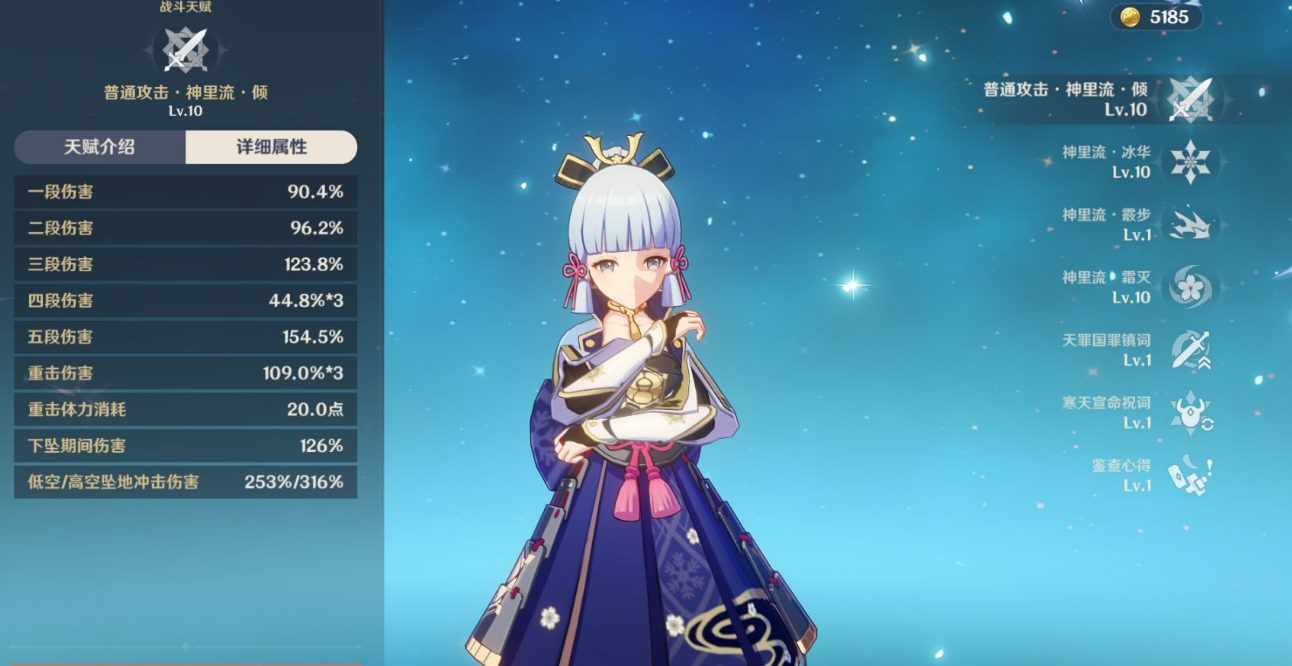Select the 详细属性 tab
1292x666 pixels.
click(x=271, y=147)
